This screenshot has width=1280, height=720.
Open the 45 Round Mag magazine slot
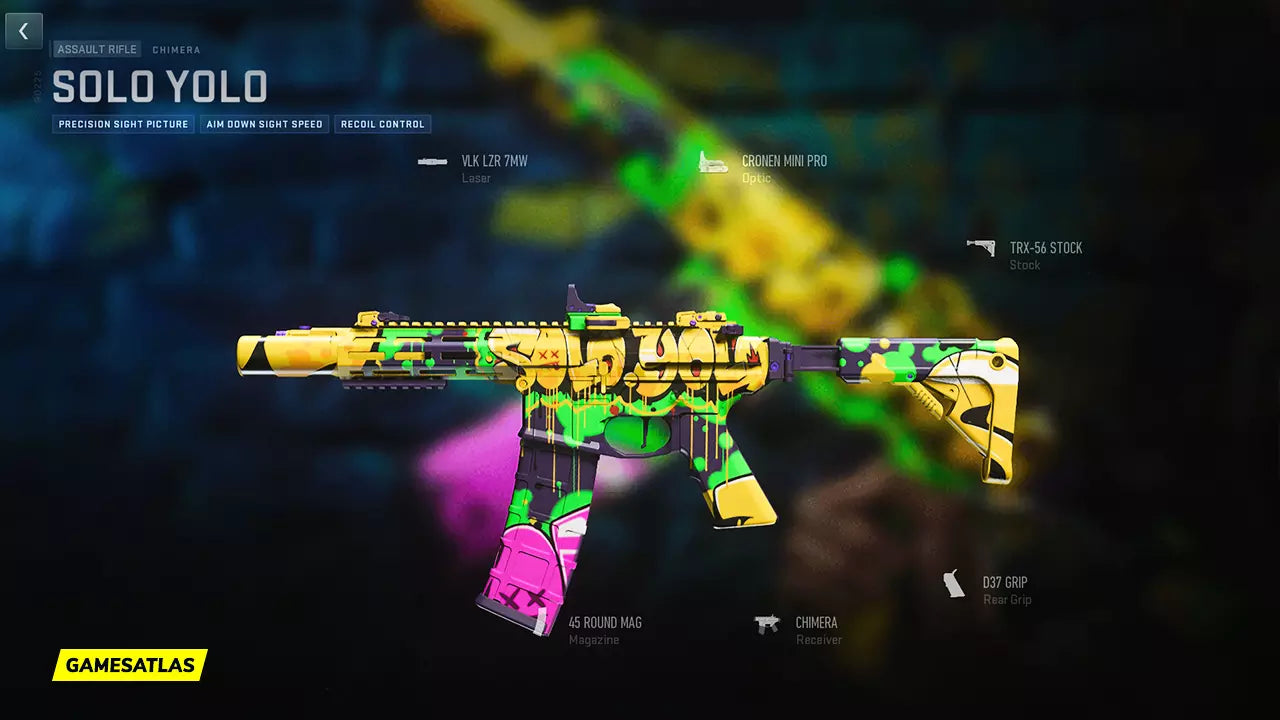pos(605,623)
